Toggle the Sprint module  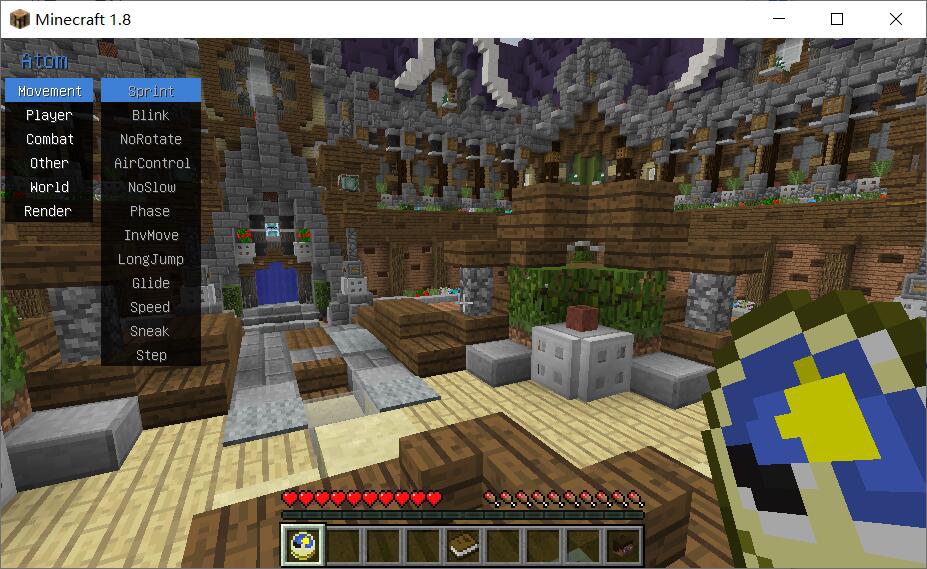point(151,91)
